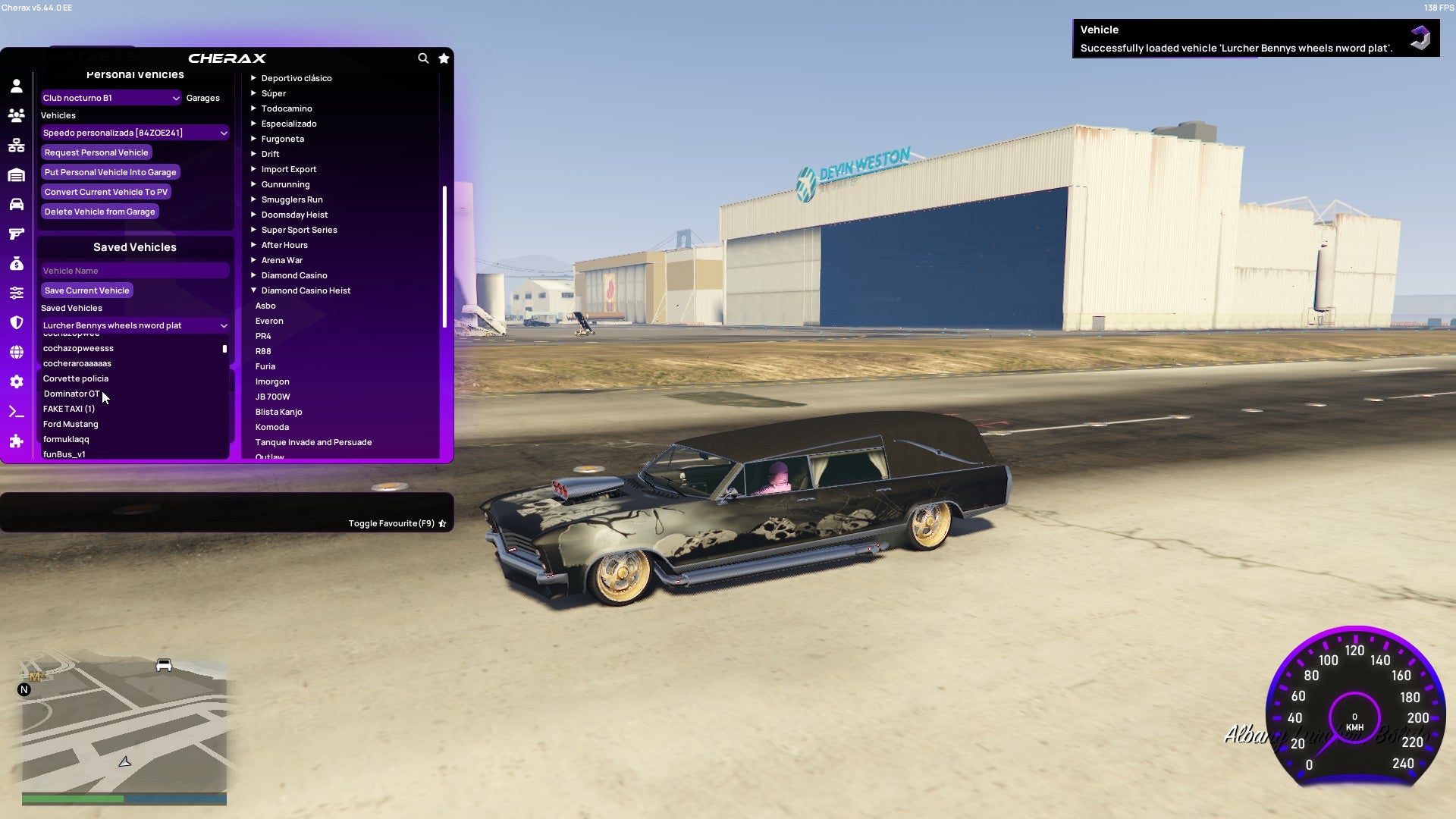Open the Lua terminal console icon
This screenshot has width=1456, height=819.
pyautogui.click(x=16, y=410)
